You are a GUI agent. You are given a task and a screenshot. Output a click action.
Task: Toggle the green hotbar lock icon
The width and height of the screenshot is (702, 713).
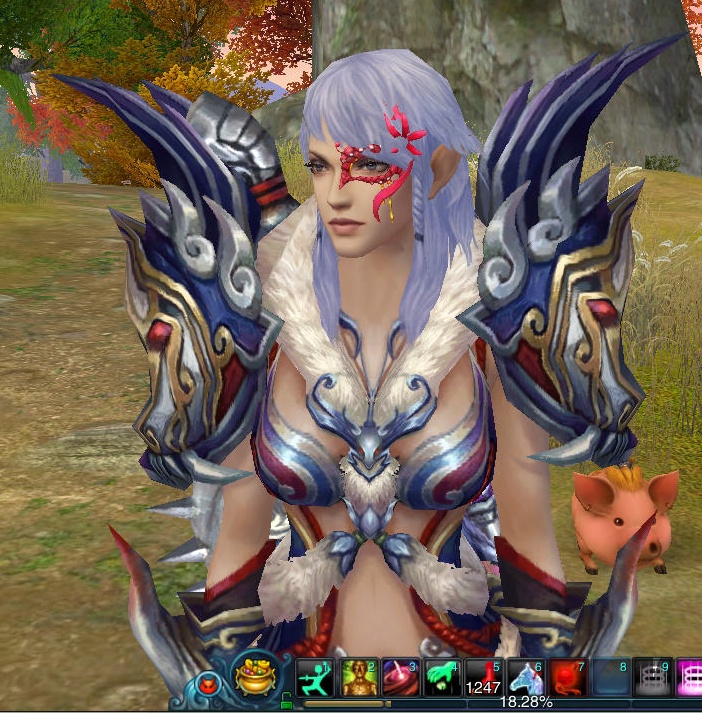point(288,701)
